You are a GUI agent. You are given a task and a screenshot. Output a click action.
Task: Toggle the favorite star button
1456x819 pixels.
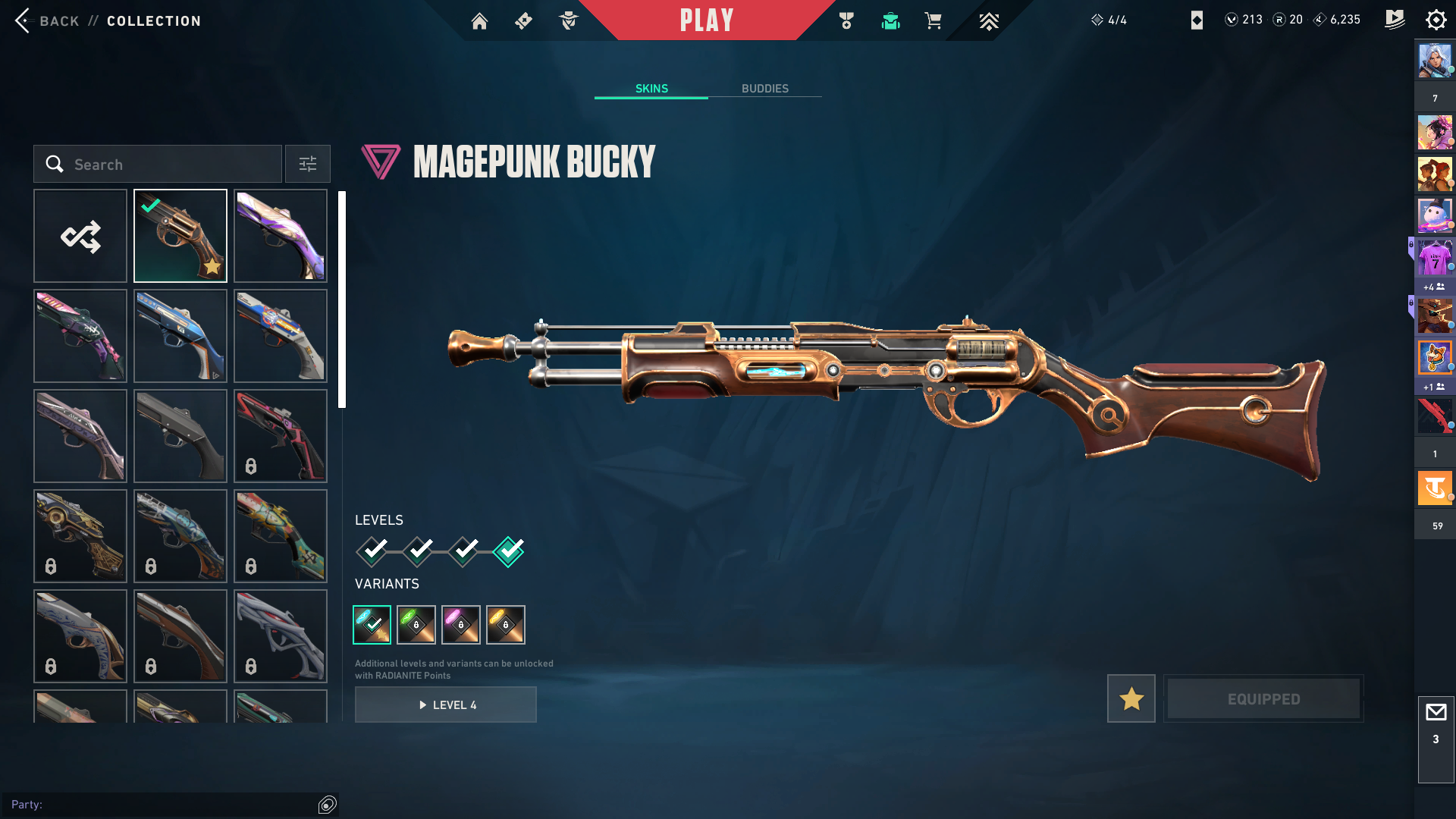click(1131, 698)
